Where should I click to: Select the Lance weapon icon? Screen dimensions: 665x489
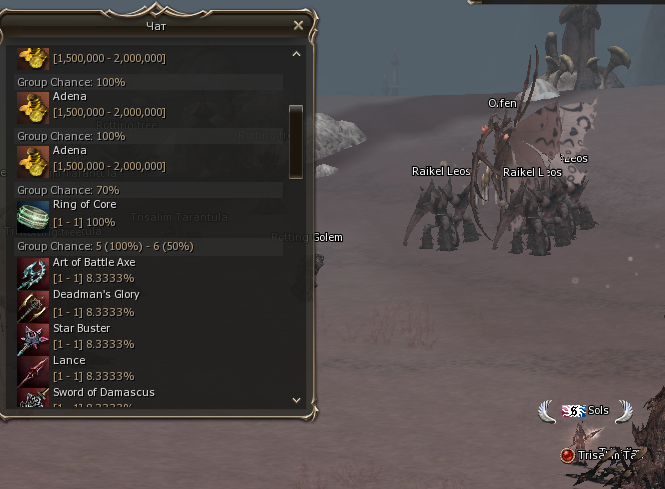coord(33,369)
